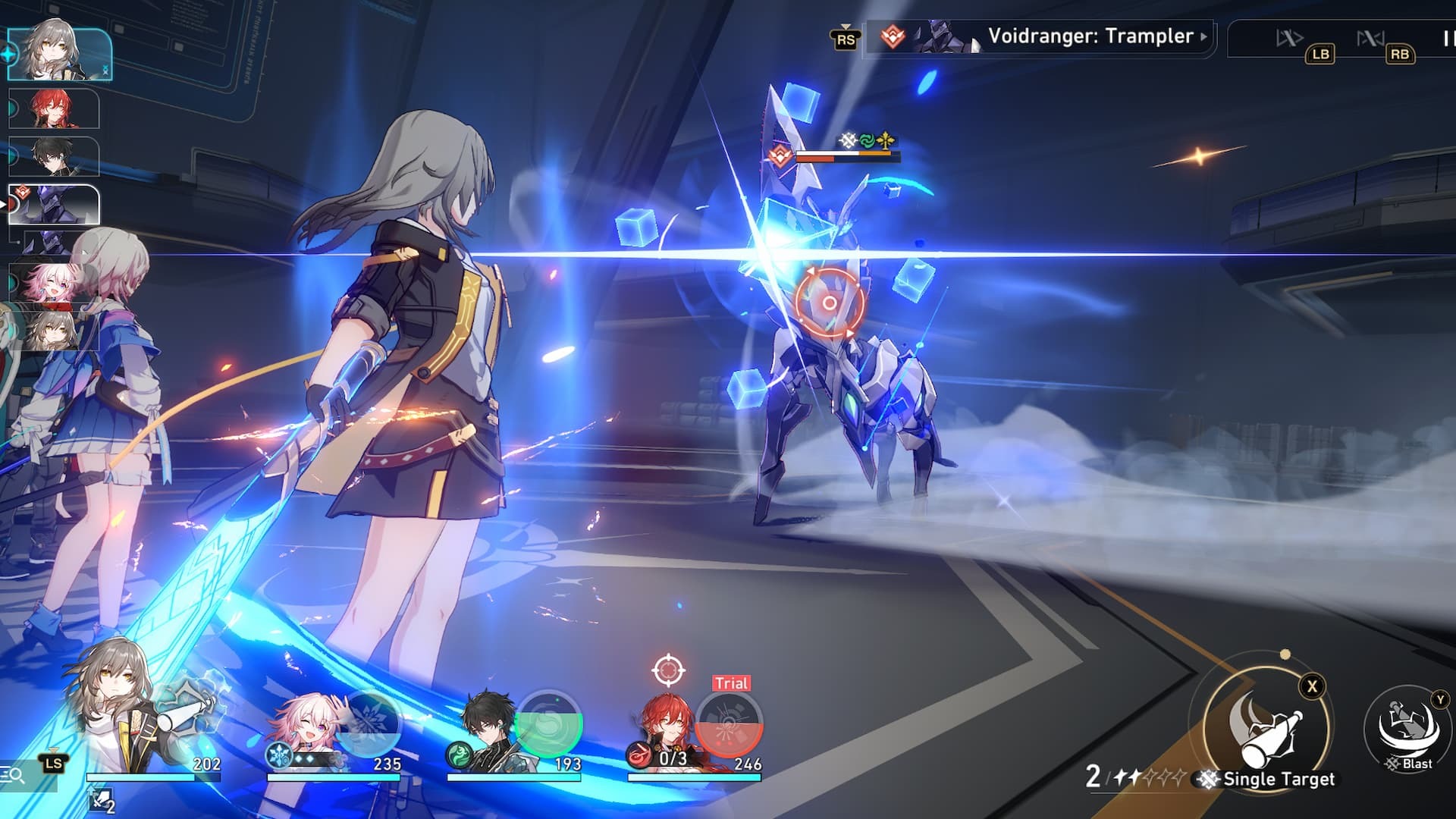Open the Voidranger: Trampler enemy details
Viewport: 1456px width, 819px height.
click(1090, 36)
